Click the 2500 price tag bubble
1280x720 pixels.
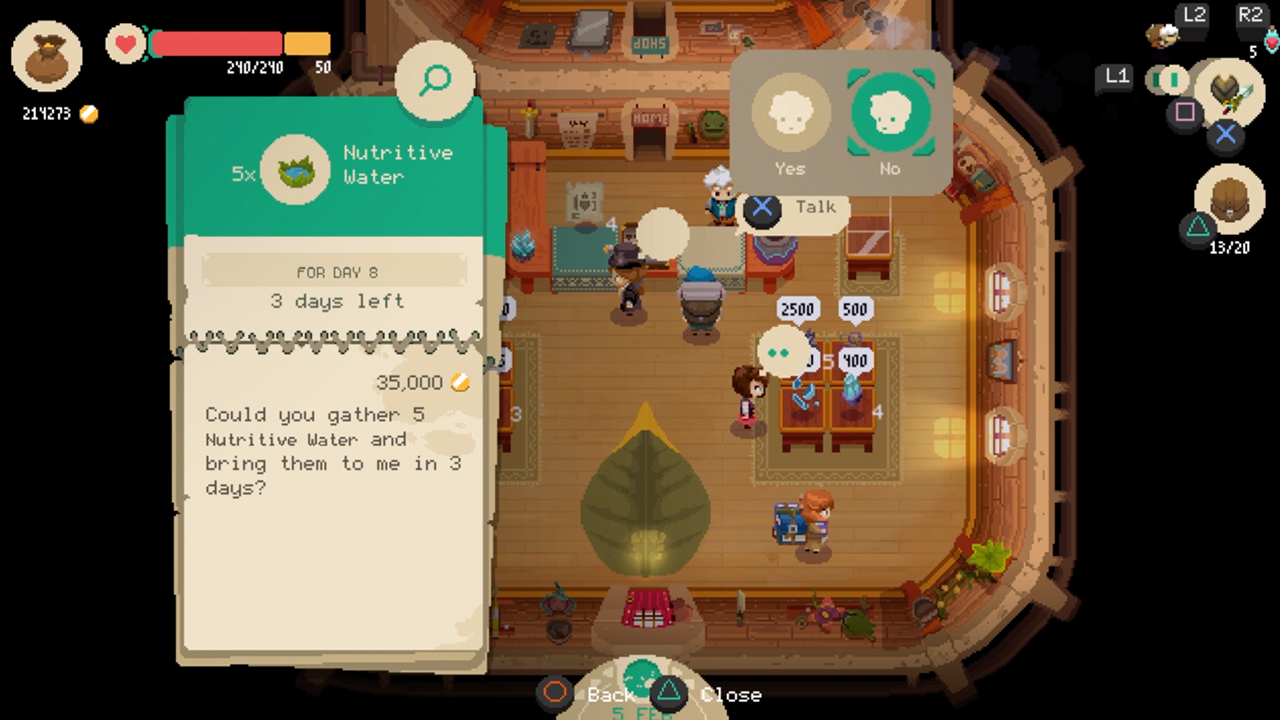(x=797, y=309)
